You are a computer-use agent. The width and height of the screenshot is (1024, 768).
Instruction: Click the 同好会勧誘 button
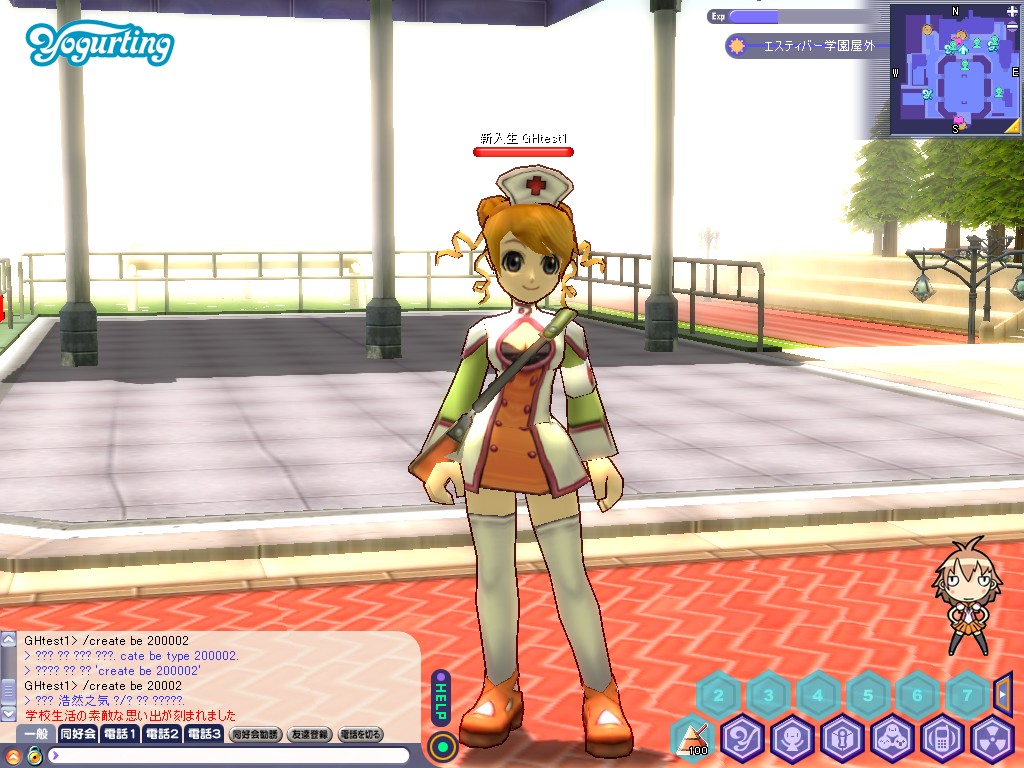coord(256,734)
